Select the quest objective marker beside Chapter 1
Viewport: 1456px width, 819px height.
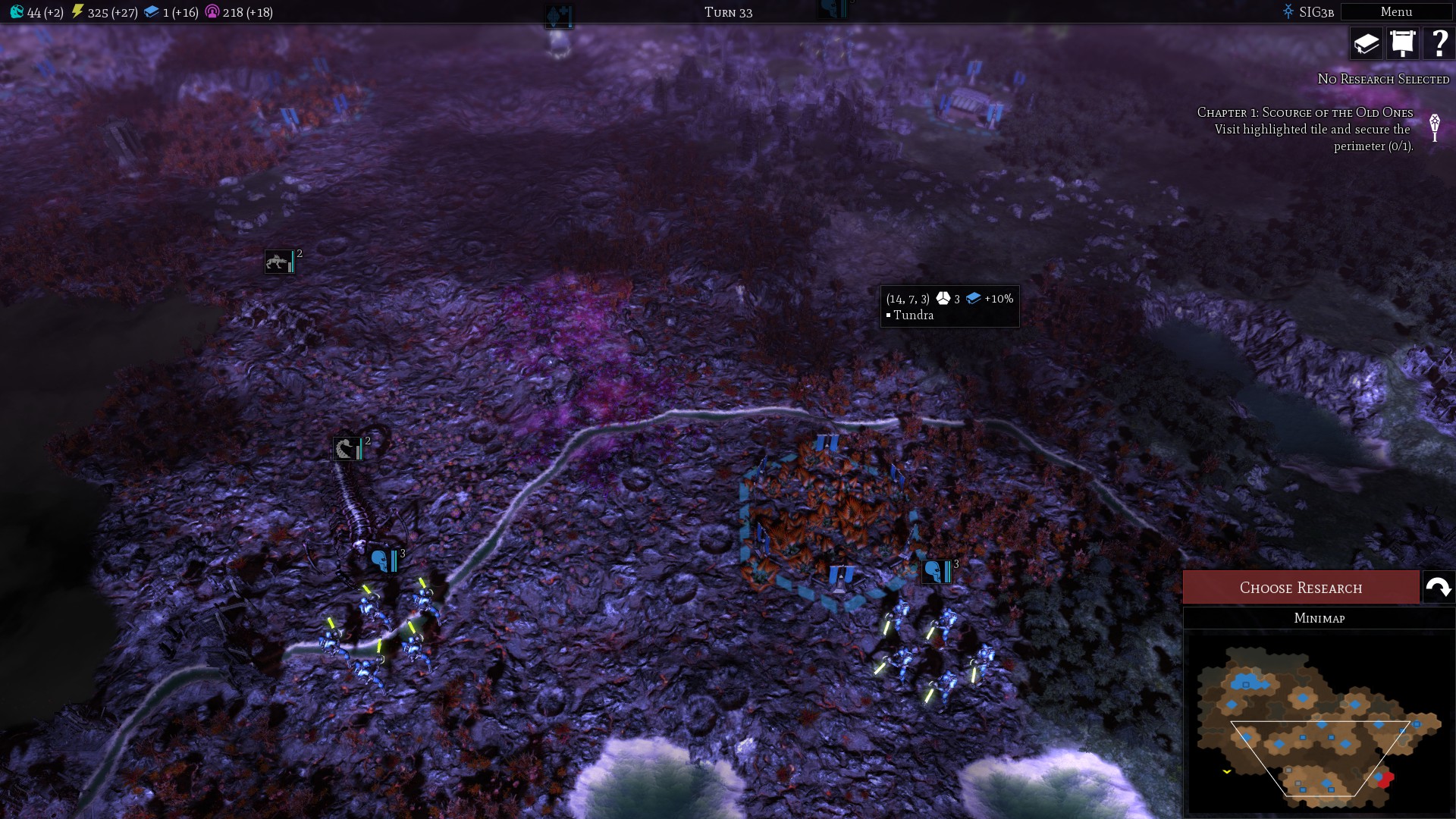pos(1433,127)
